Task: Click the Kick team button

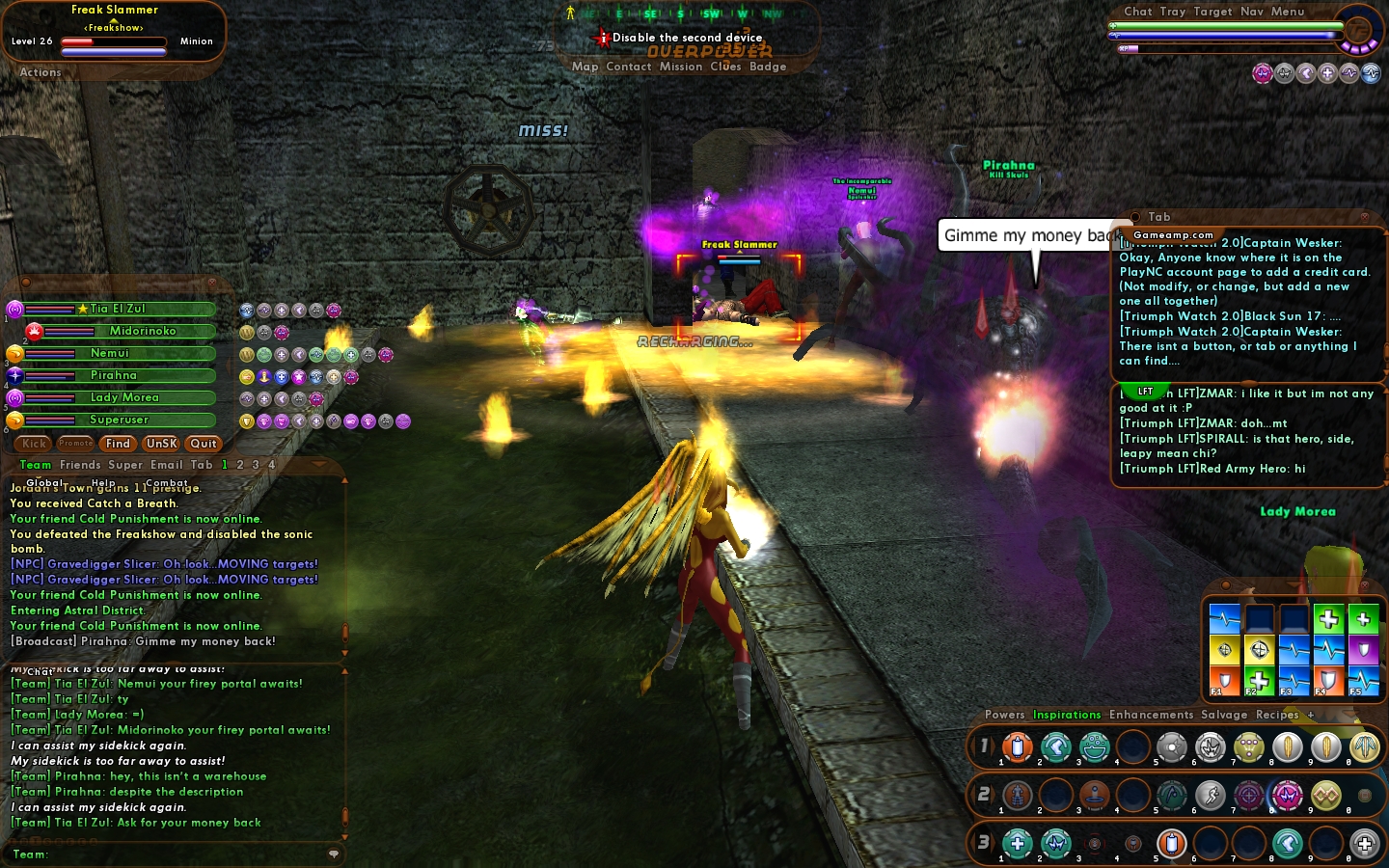Action: [x=34, y=444]
